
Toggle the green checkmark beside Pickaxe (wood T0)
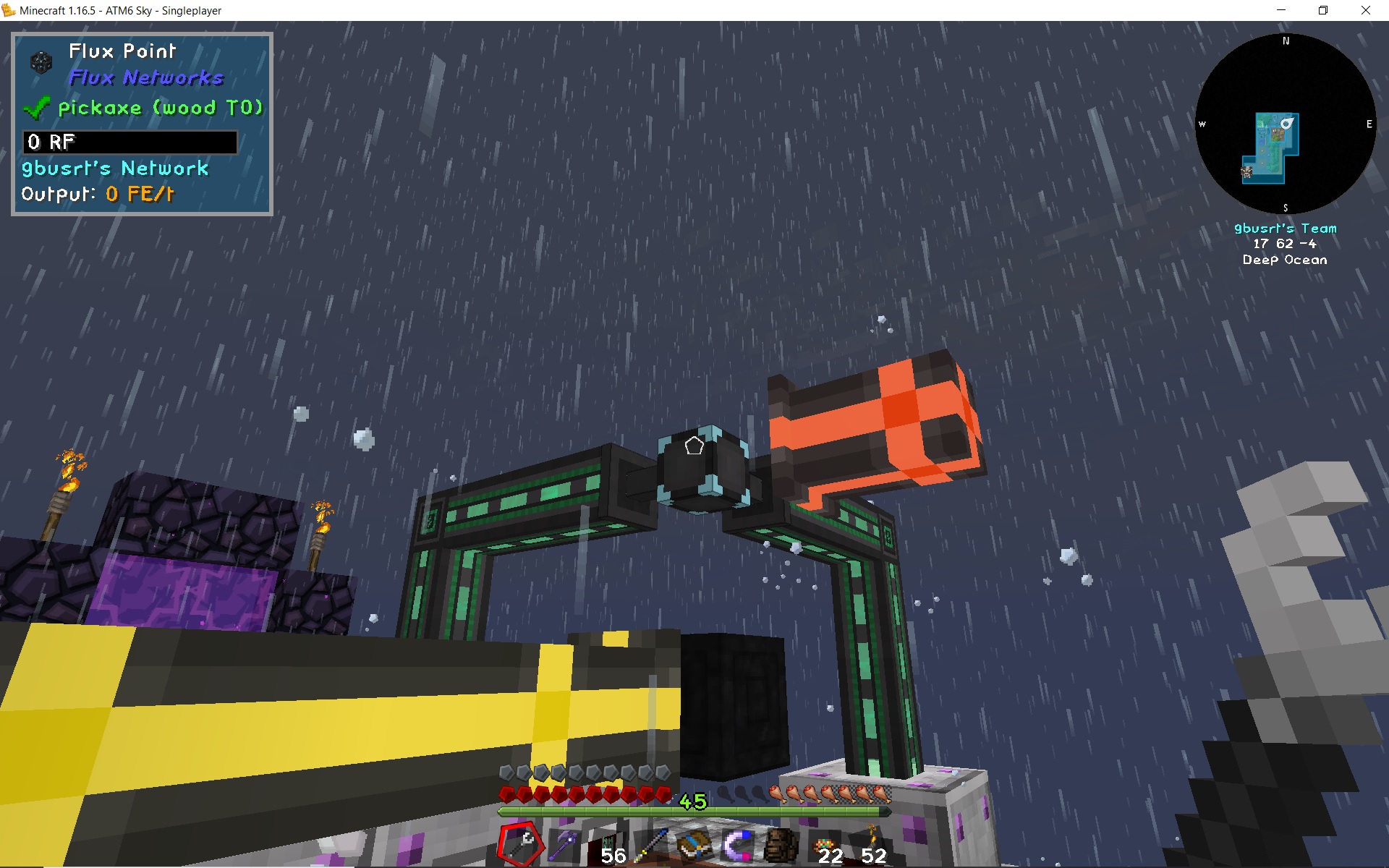pos(36,109)
